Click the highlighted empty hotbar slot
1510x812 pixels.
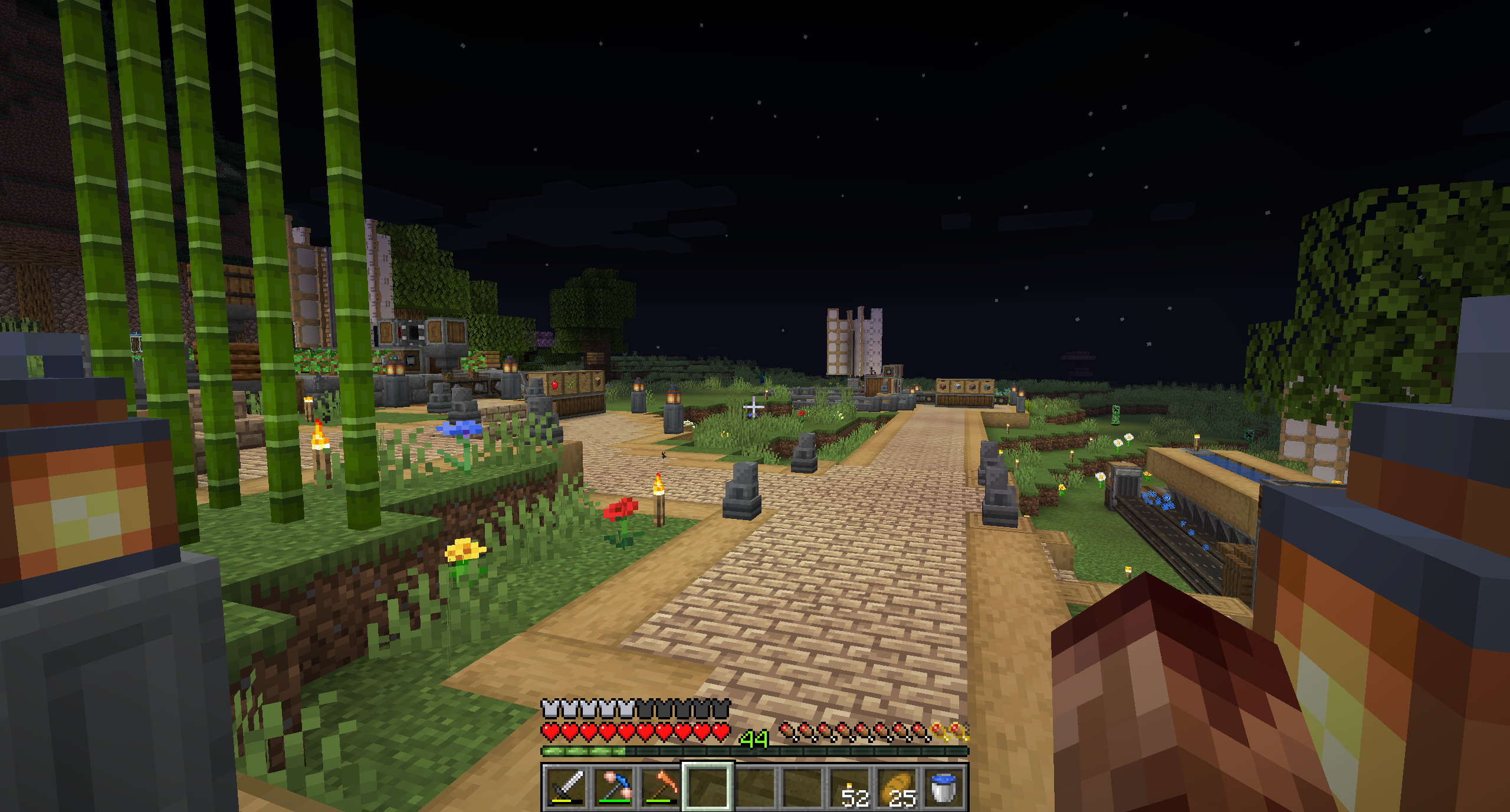(x=708, y=787)
